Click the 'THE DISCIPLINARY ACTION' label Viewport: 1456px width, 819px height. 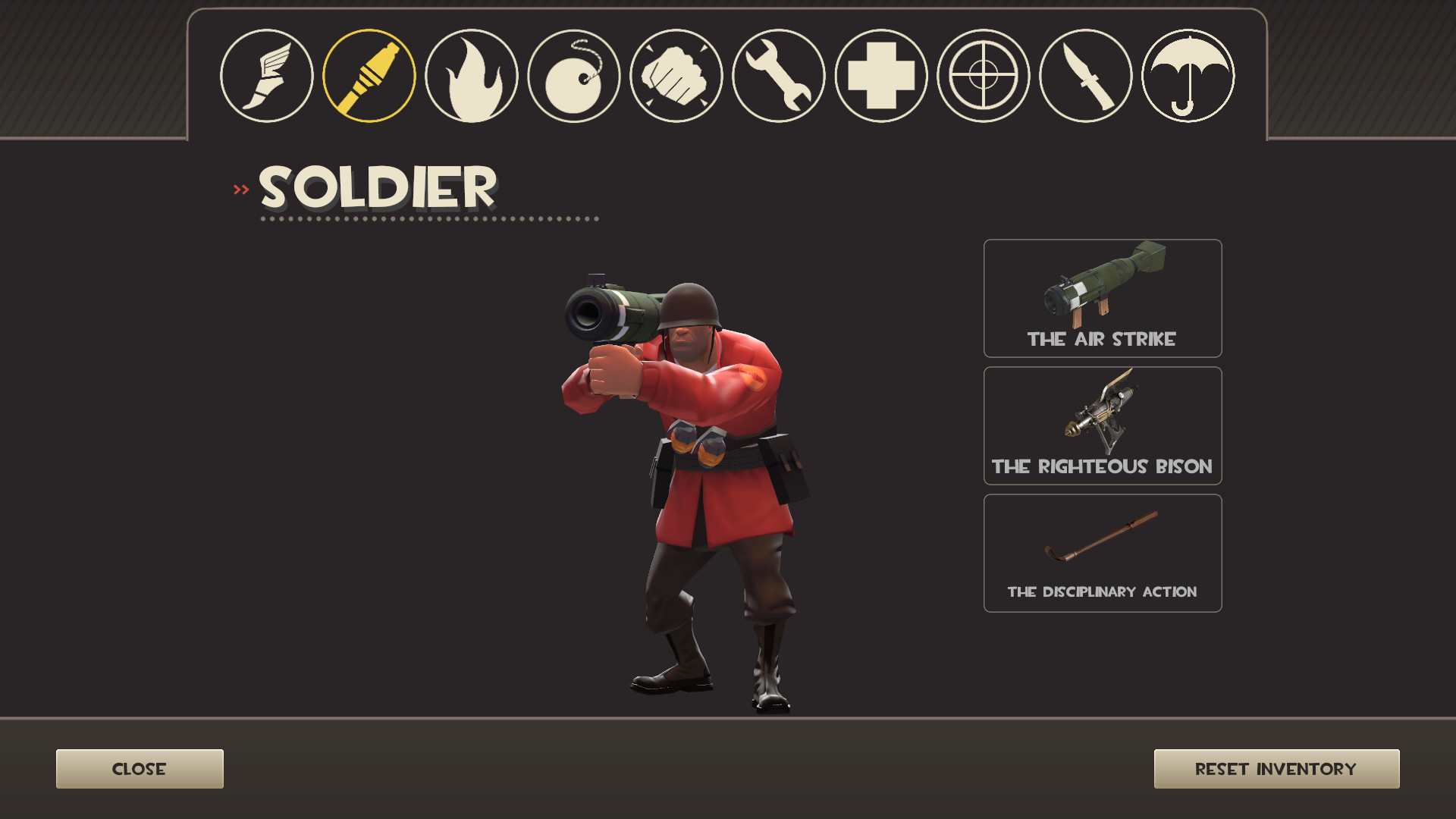click(1101, 591)
